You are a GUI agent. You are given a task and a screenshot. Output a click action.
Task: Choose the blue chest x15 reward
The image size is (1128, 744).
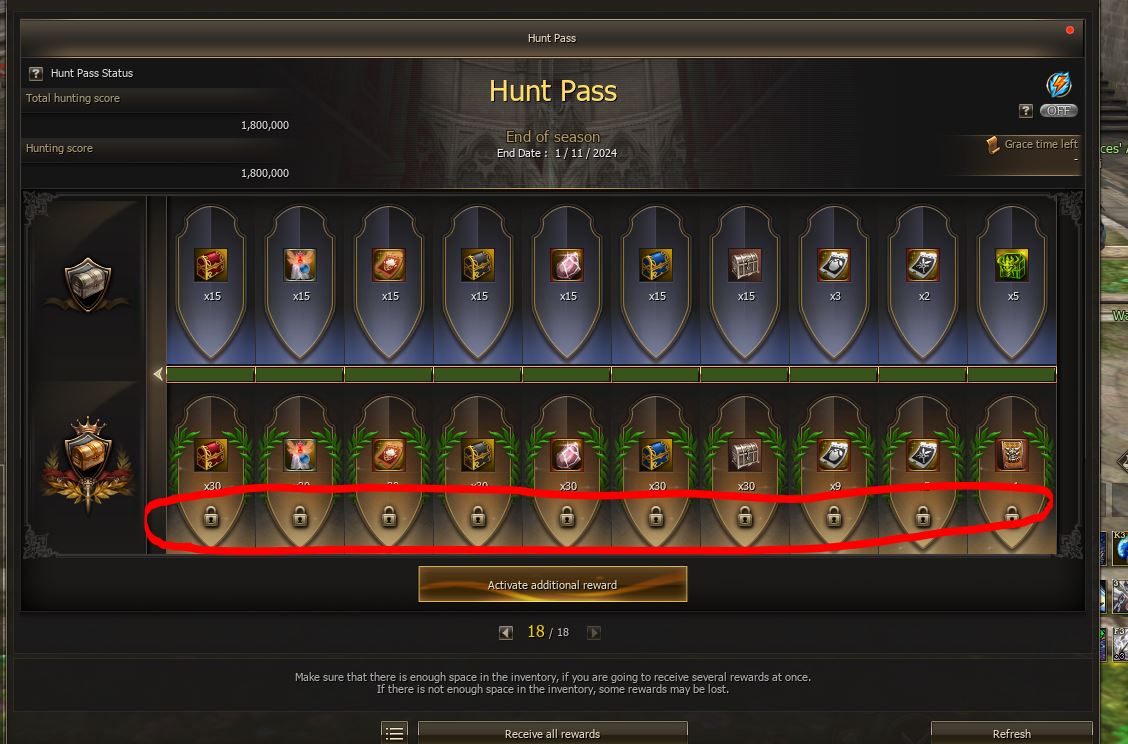[x=656, y=265]
